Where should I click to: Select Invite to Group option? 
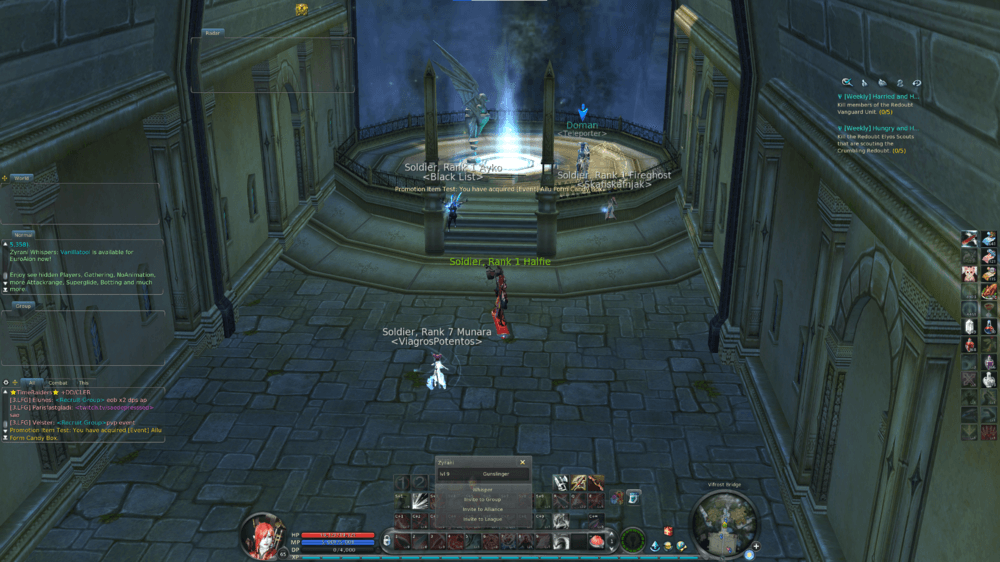click(483, 499)
